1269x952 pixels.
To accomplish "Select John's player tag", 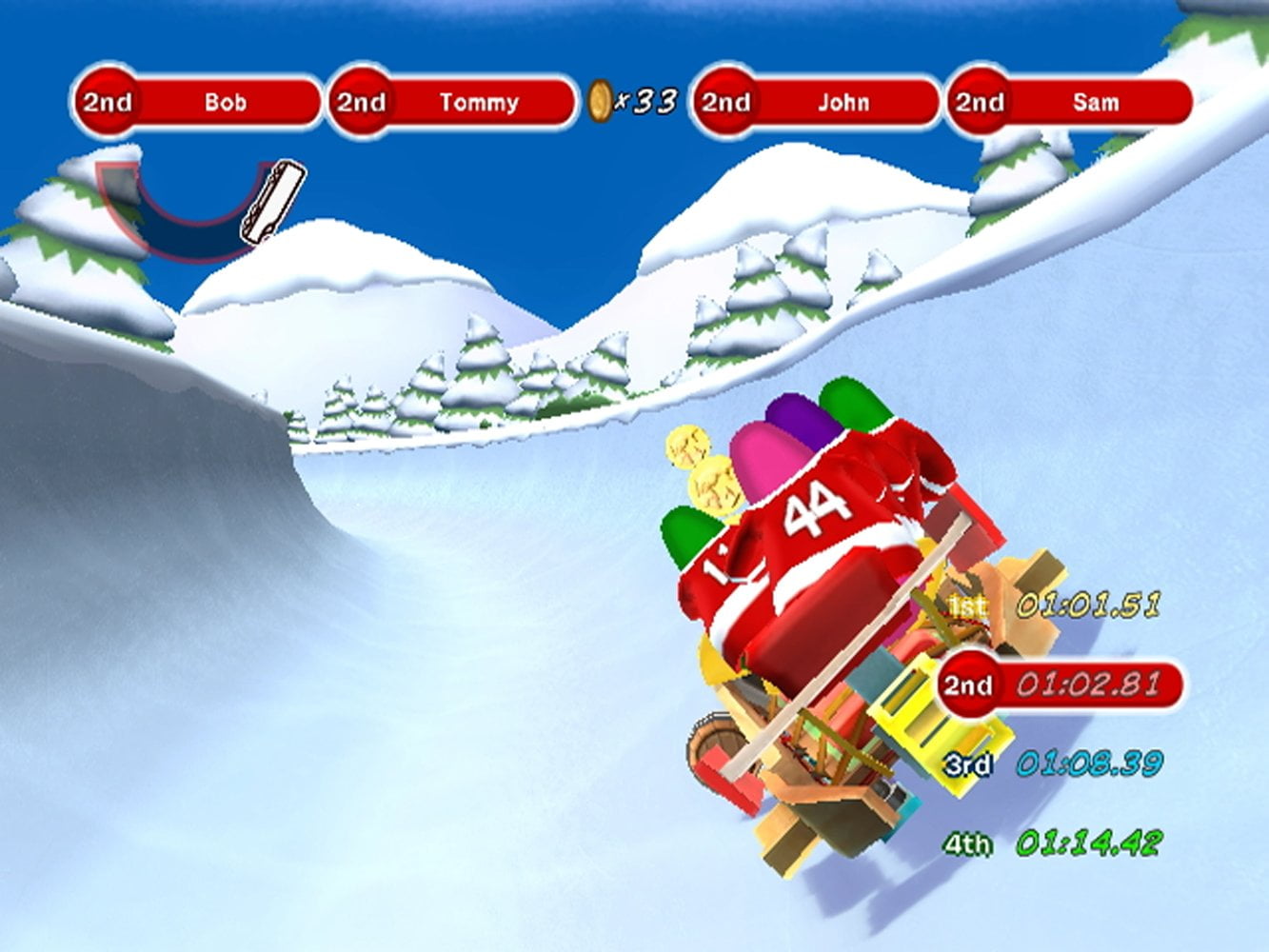I will tap(817, 103).
